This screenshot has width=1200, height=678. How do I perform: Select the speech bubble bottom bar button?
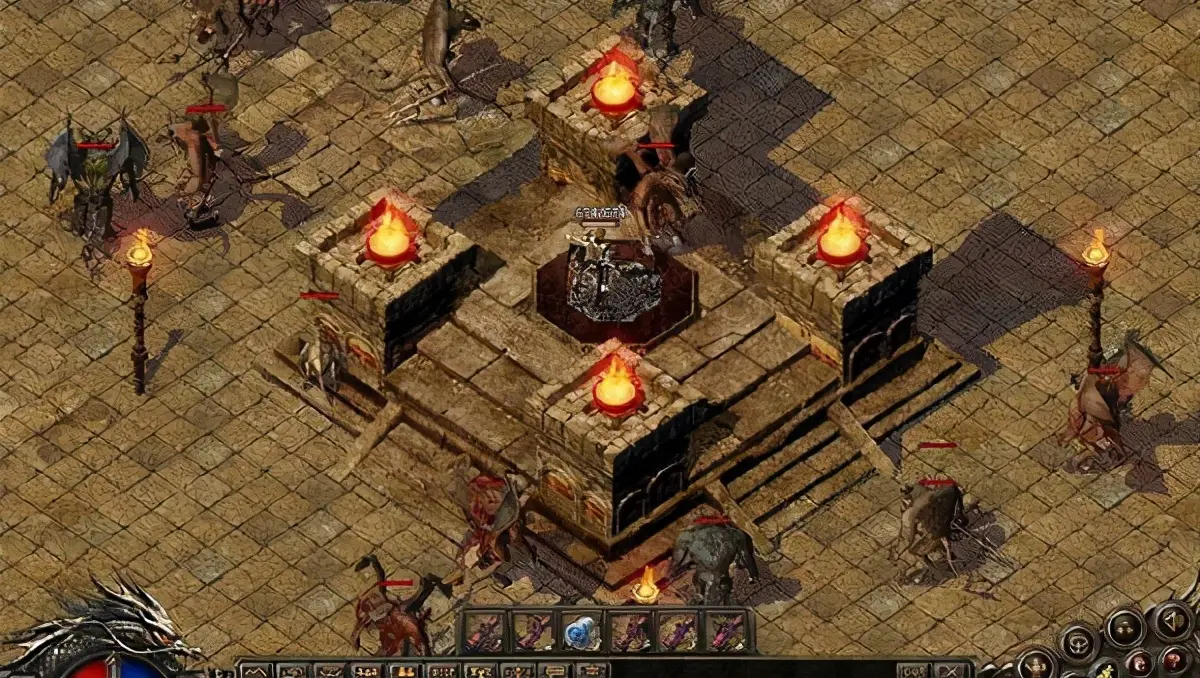[553, 670]
